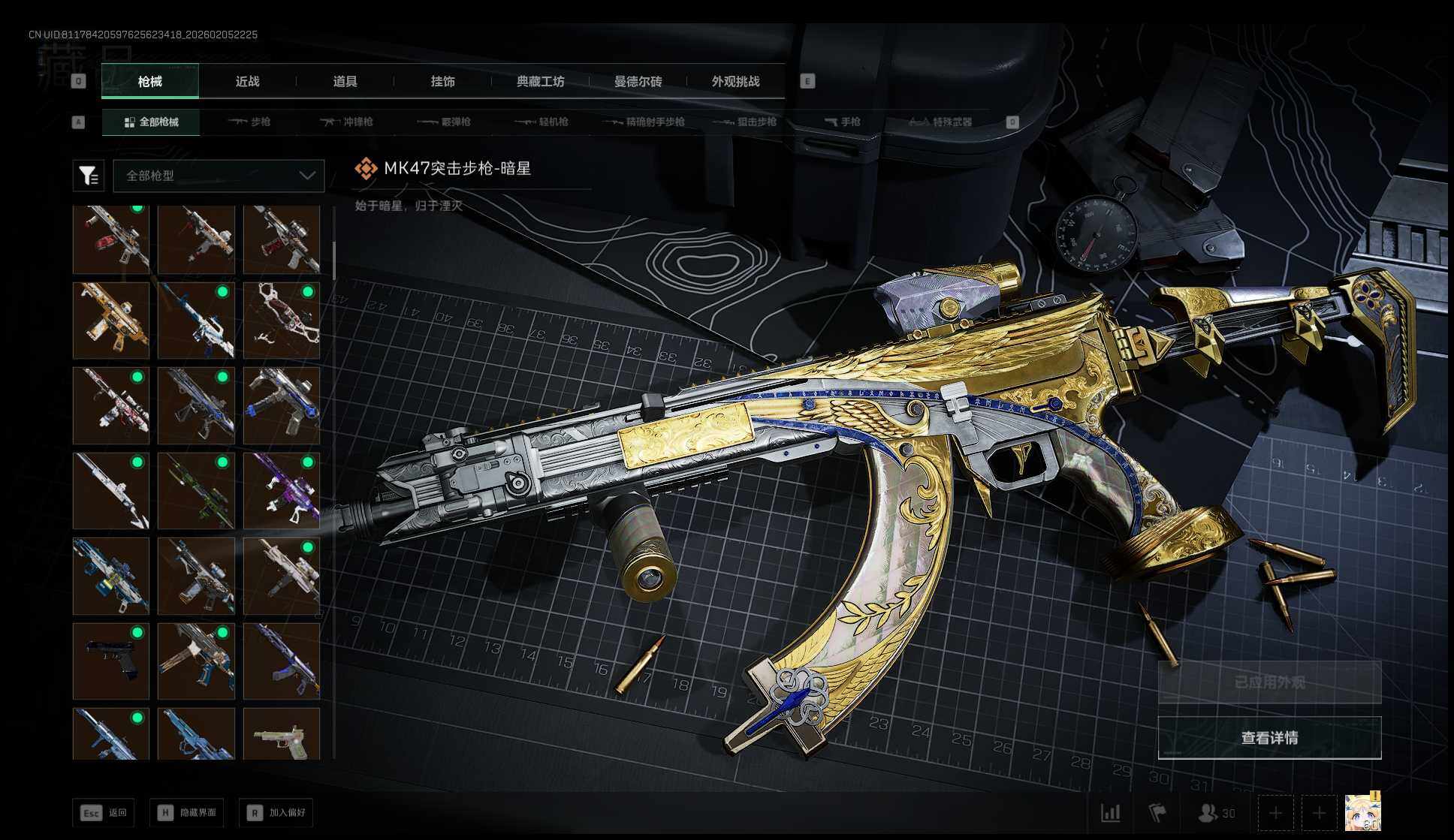1454x840 pixels.
Task: Show the 手枪 pistol category
Action: pos(842,122)
